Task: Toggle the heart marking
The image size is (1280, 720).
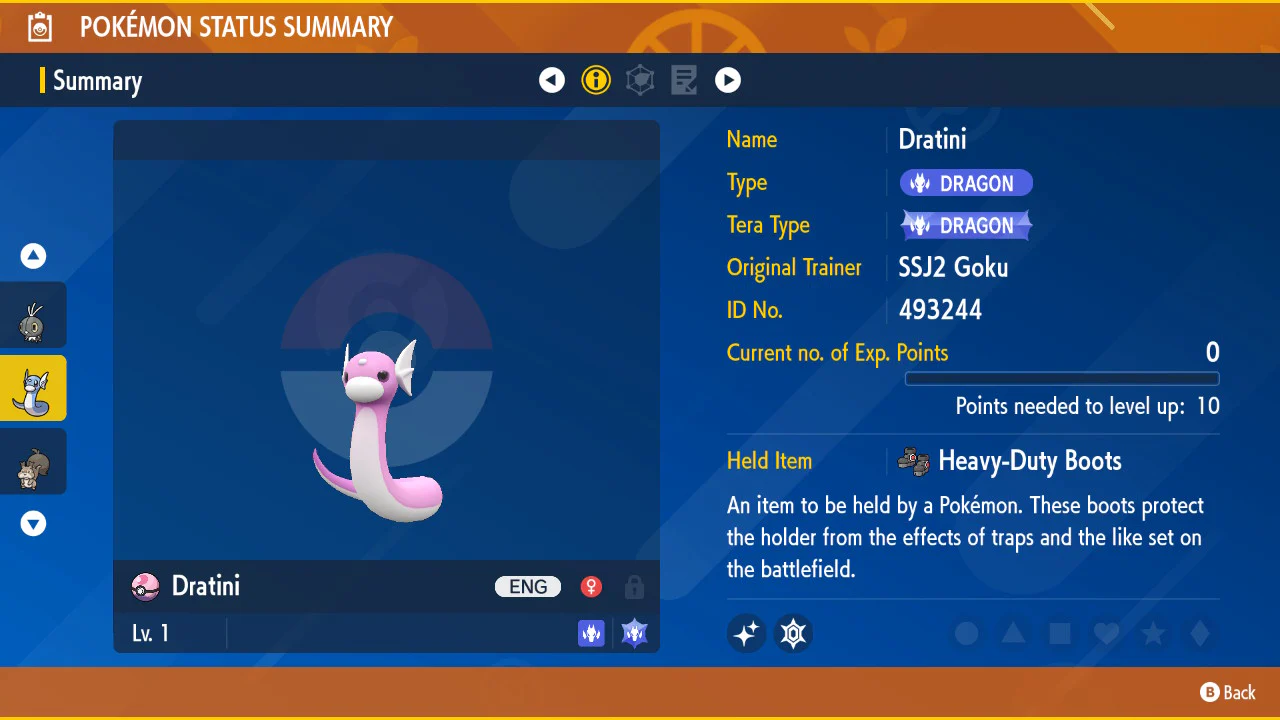Action: [x=1106, y=633]
